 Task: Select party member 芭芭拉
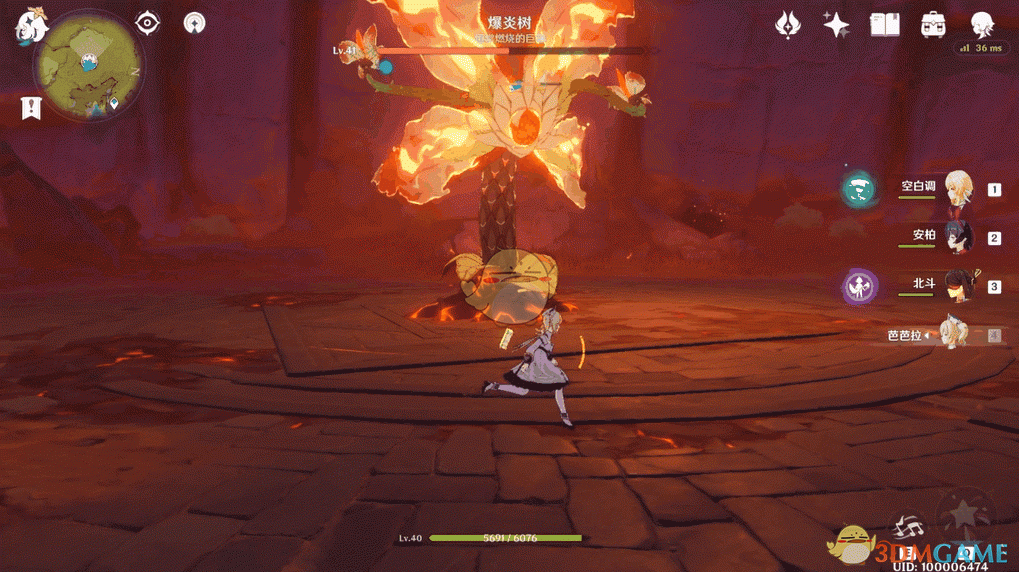[958, 335]
